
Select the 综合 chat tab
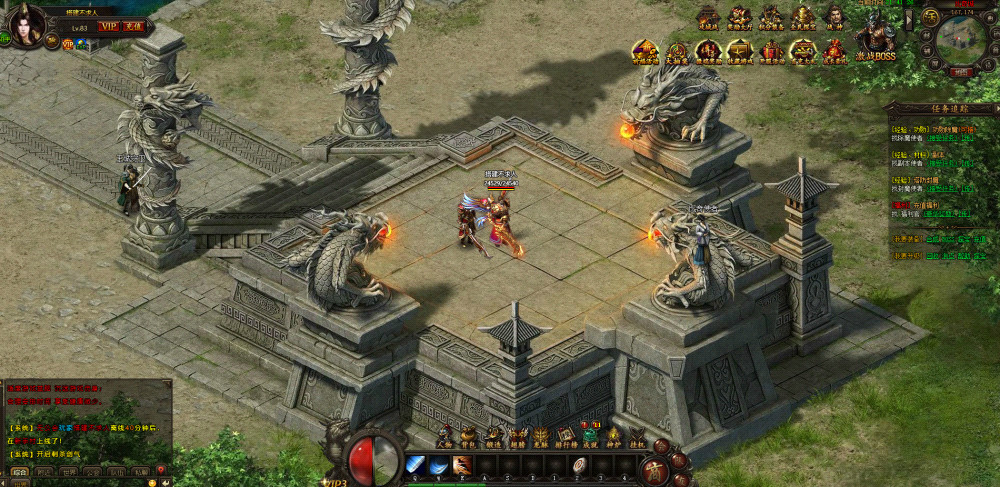click(19, 470)
